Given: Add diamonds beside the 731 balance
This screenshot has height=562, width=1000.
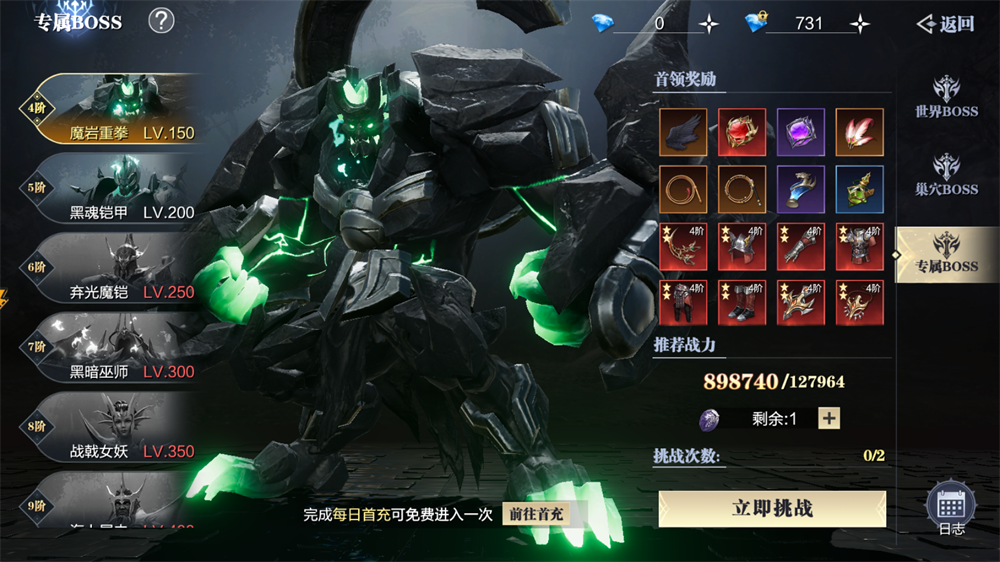Looking at the screenshot, I should coord(859,24).
